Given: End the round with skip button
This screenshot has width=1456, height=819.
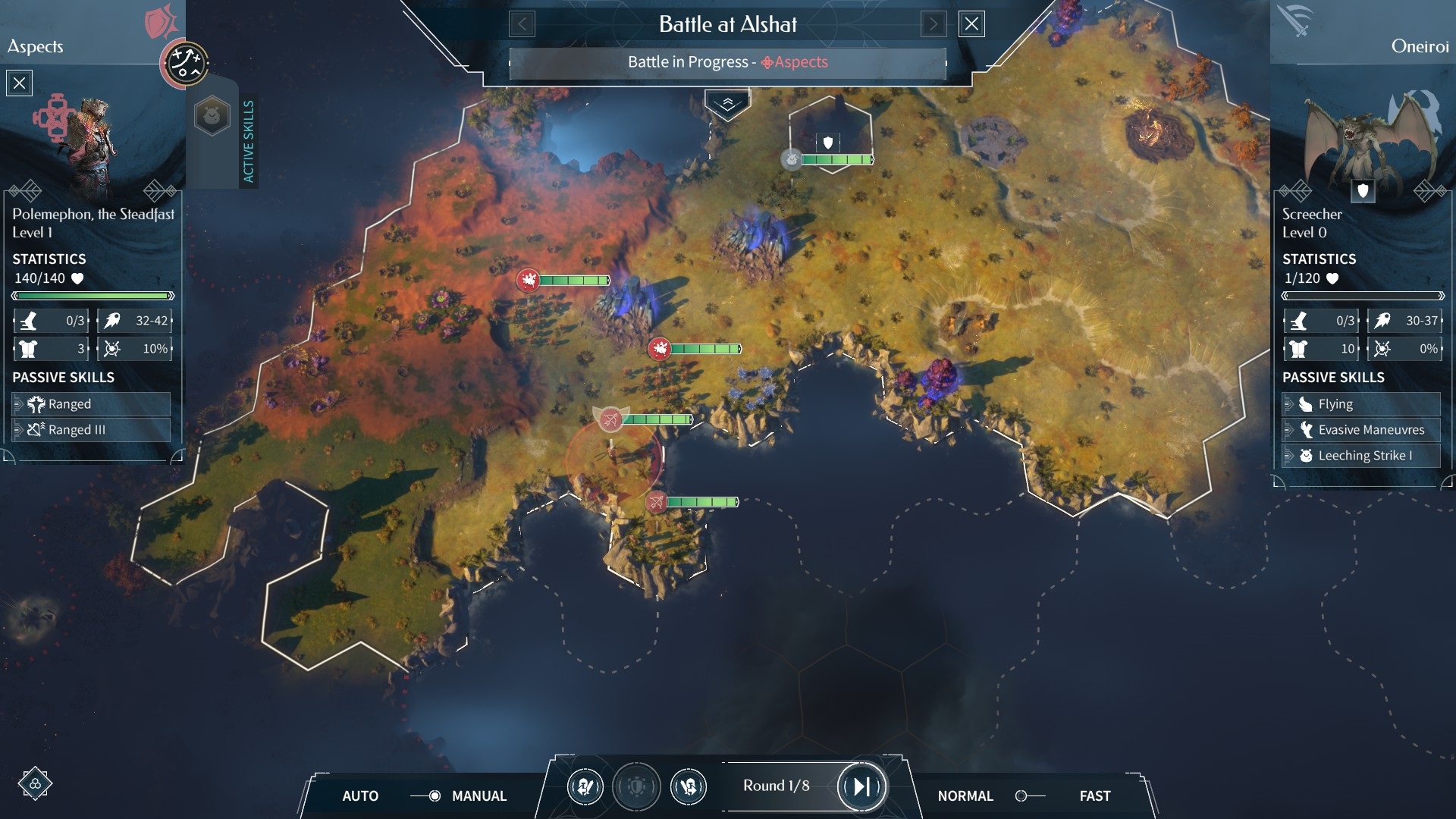Looking at the screenshot, I should pos(861,786).
